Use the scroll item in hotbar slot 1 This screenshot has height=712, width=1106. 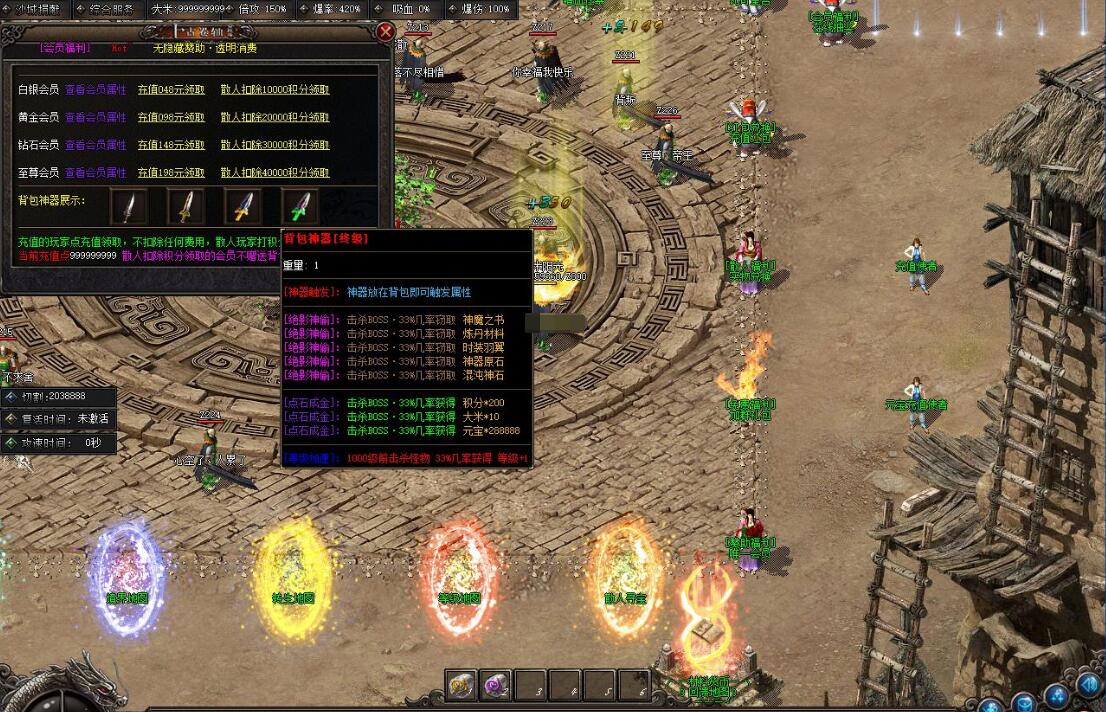[461, 685]
